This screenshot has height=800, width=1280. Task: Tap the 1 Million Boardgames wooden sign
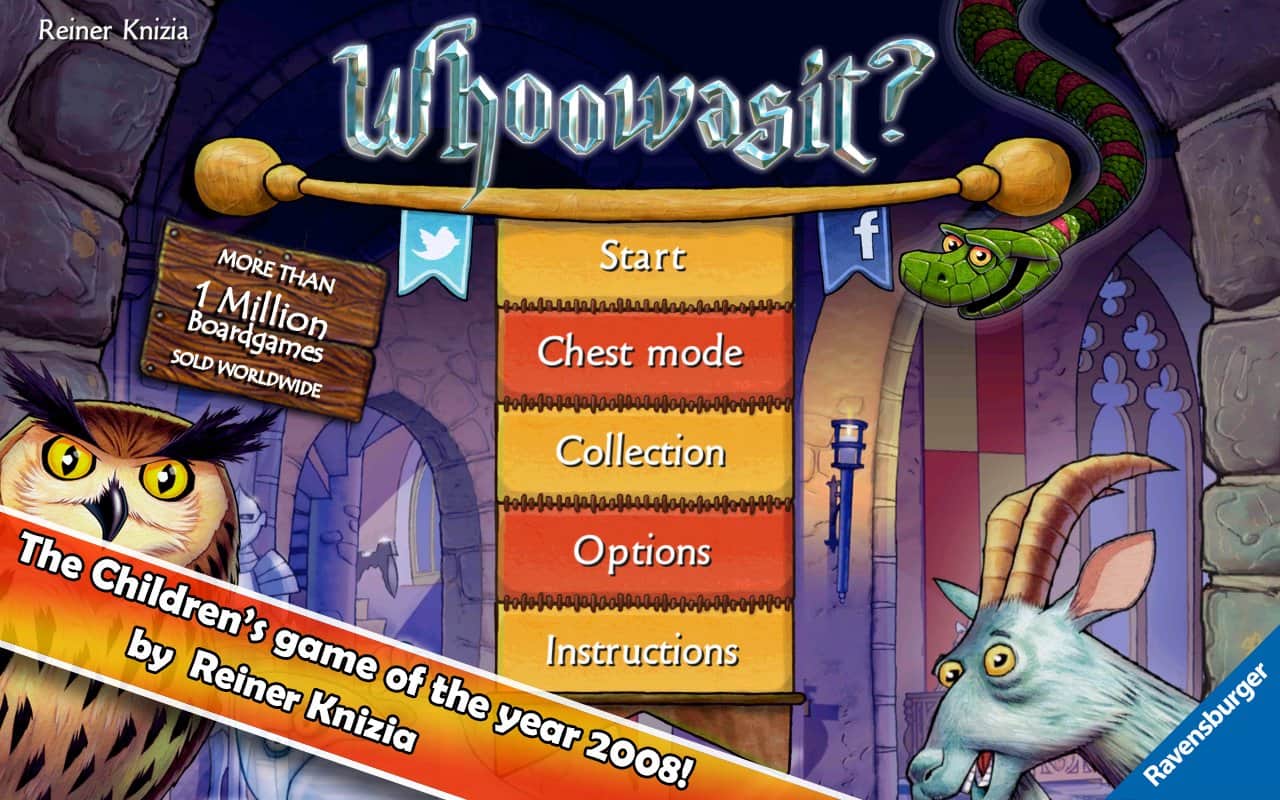[x=266, y=320]
